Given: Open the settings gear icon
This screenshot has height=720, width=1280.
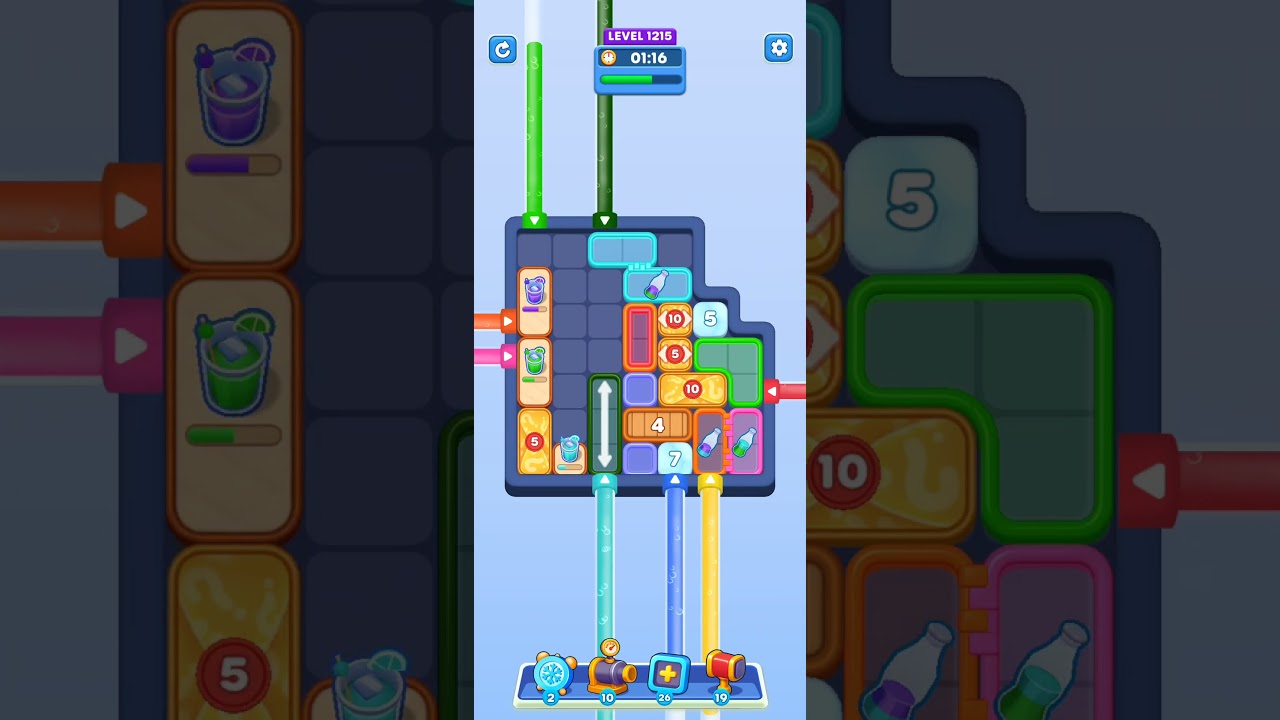Looking at the screenshot, I should click(779, 48).
